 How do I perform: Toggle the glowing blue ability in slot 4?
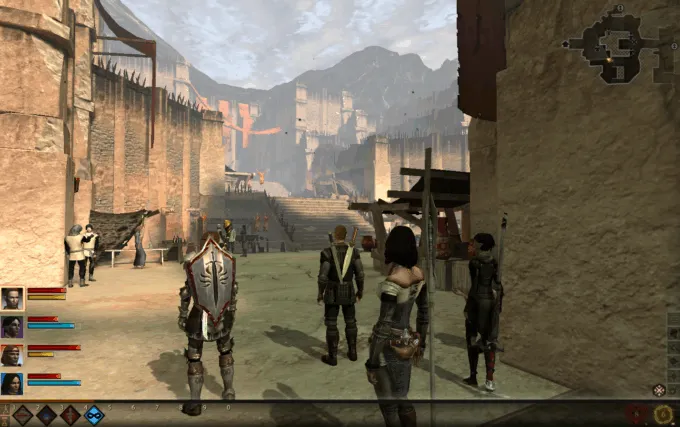click(x=95, y=414)
